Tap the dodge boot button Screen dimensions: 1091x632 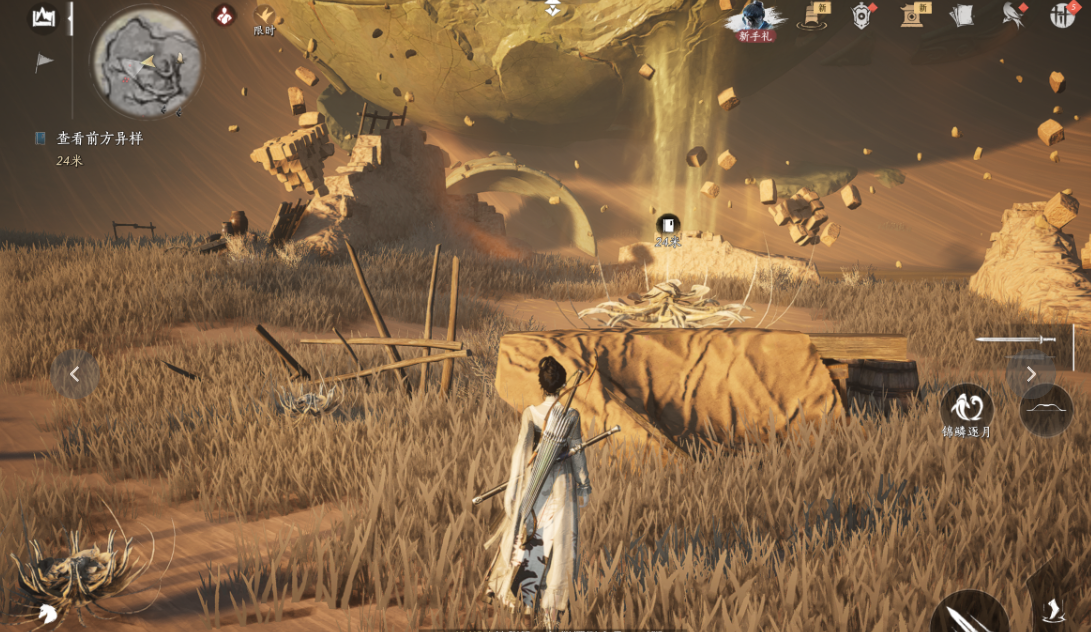coord(1053,610)
